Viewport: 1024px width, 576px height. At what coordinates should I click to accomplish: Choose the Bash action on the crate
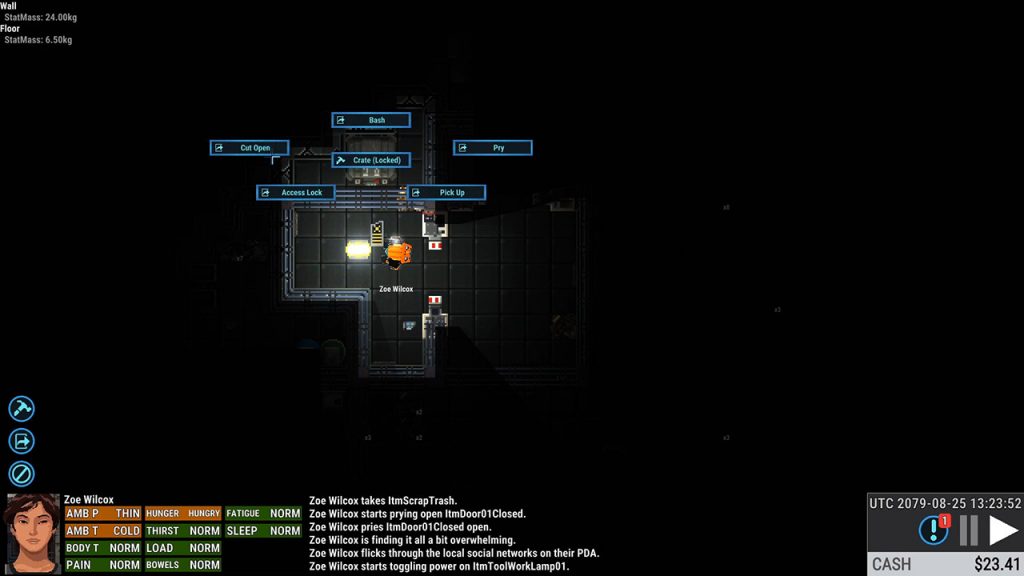(x=371, y=120)
